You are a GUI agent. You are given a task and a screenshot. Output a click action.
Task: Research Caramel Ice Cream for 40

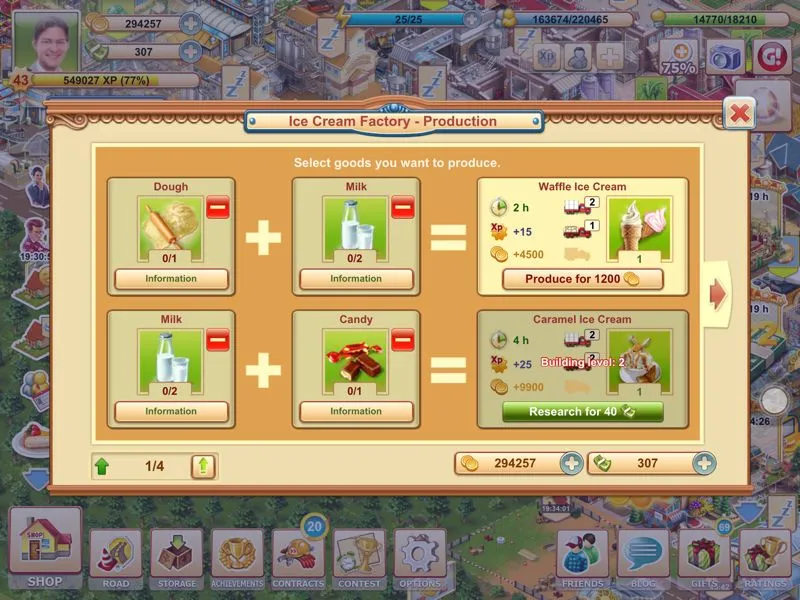pyautogui.click(x=582, y=411)
